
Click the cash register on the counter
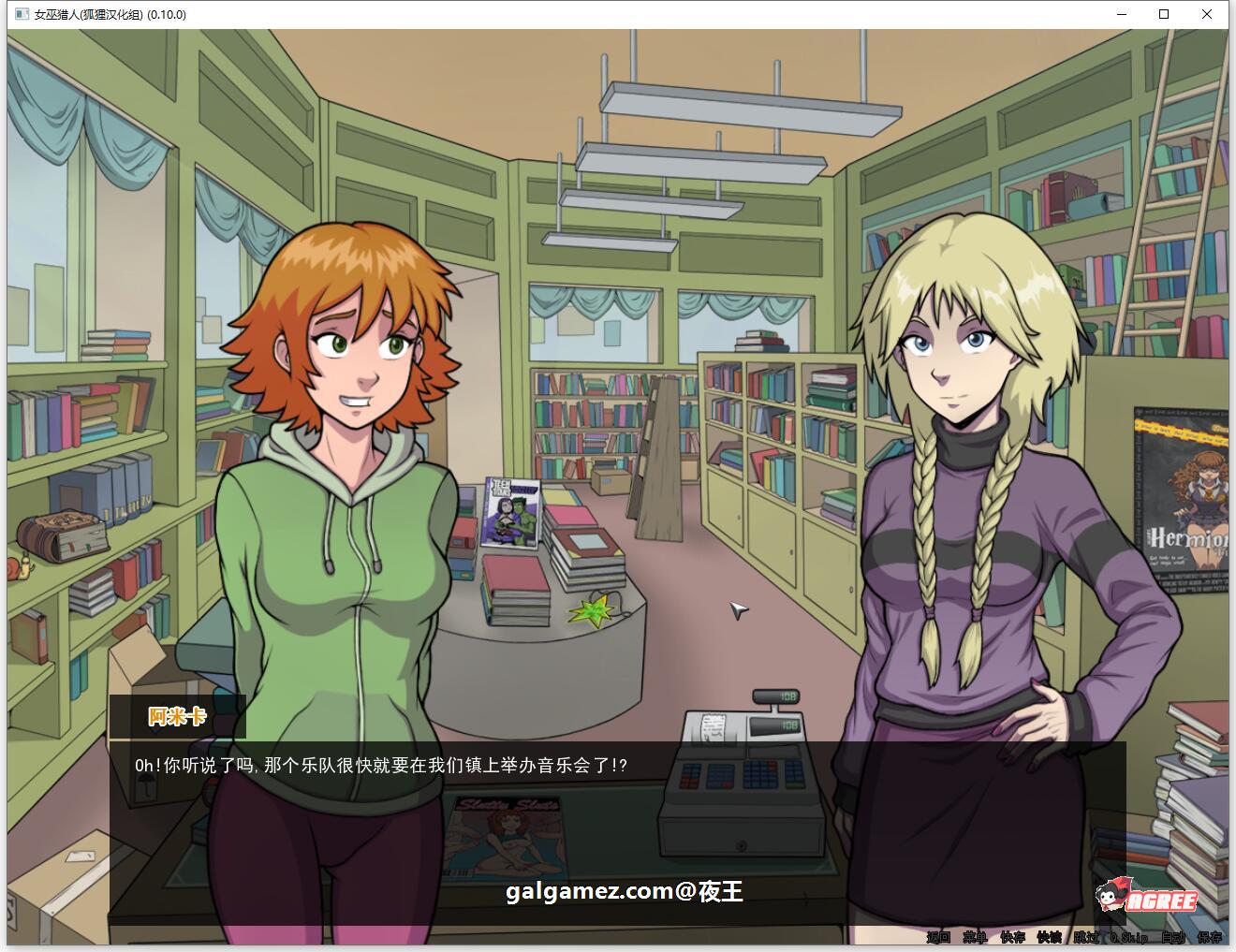[x=744, y=777]
